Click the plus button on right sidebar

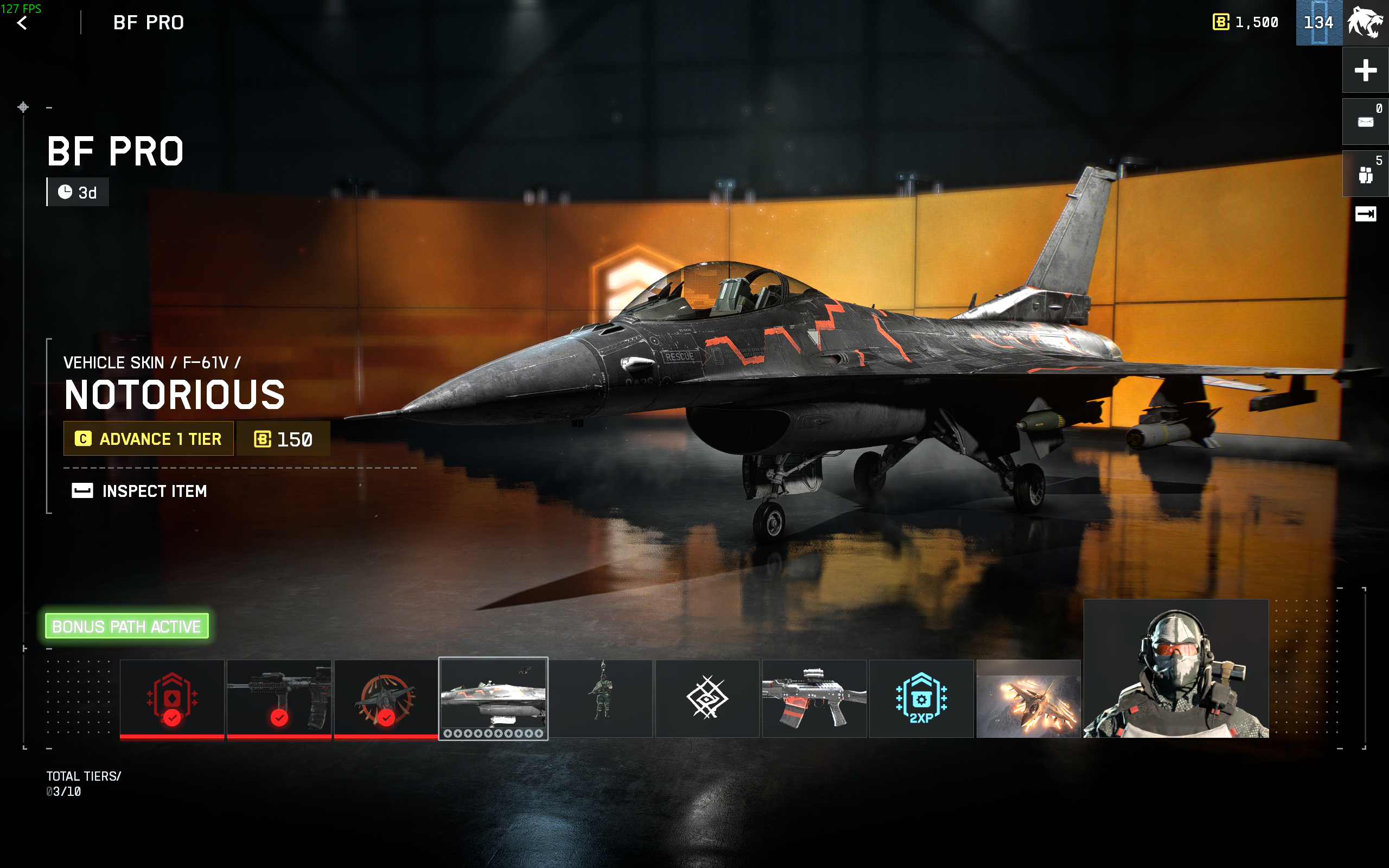coord(1366,70)
